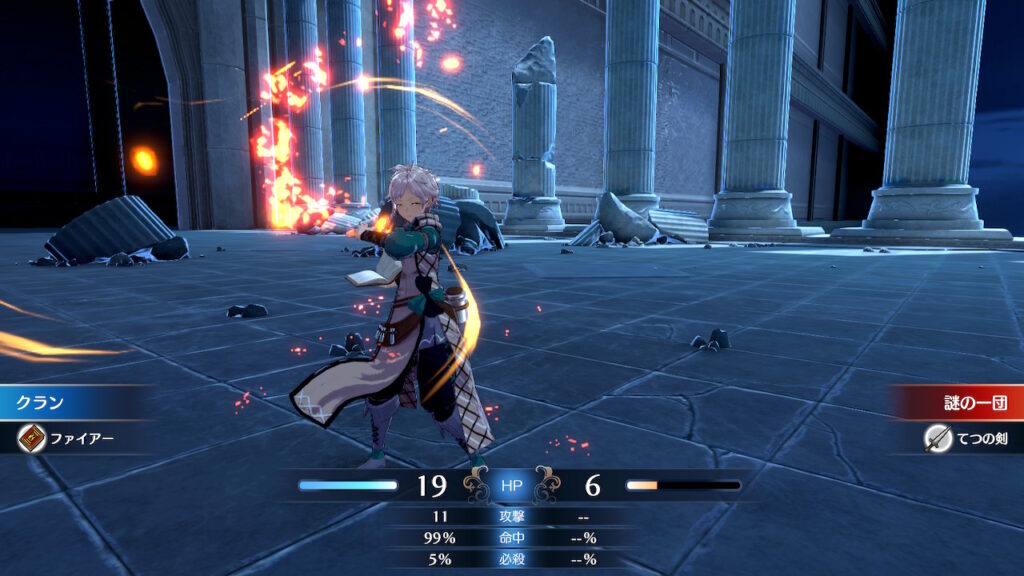Select the 謎の一団 enemy name panel
Screen dimensions: 1024x576
click(x=957, y=403)
